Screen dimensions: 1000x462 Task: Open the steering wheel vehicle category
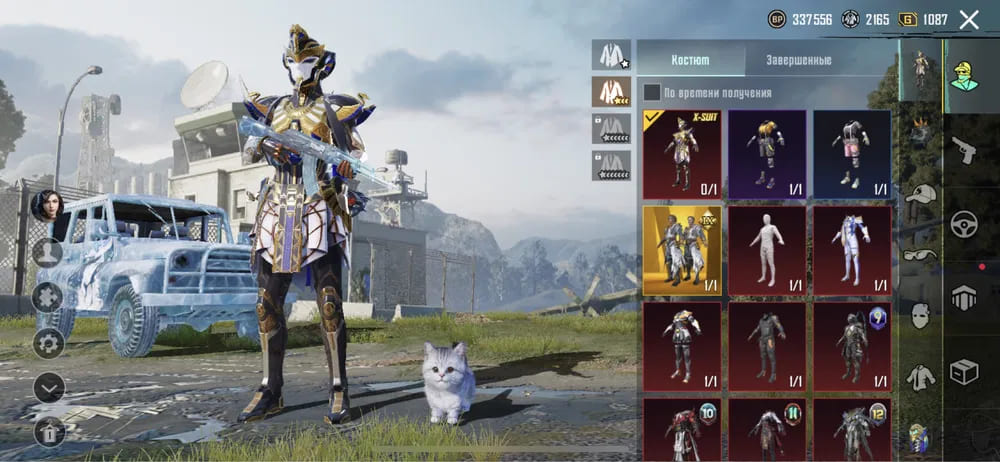click(964, 223)
